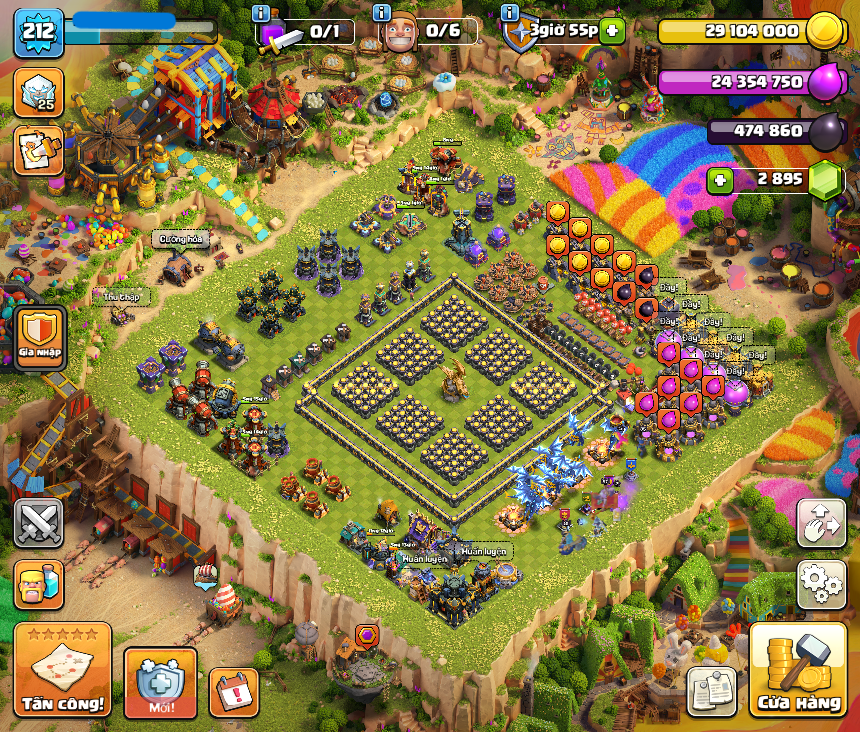
Task: Start an attack with the Tấn công! button
Action: pyautogui.click(x=62, y=669)
